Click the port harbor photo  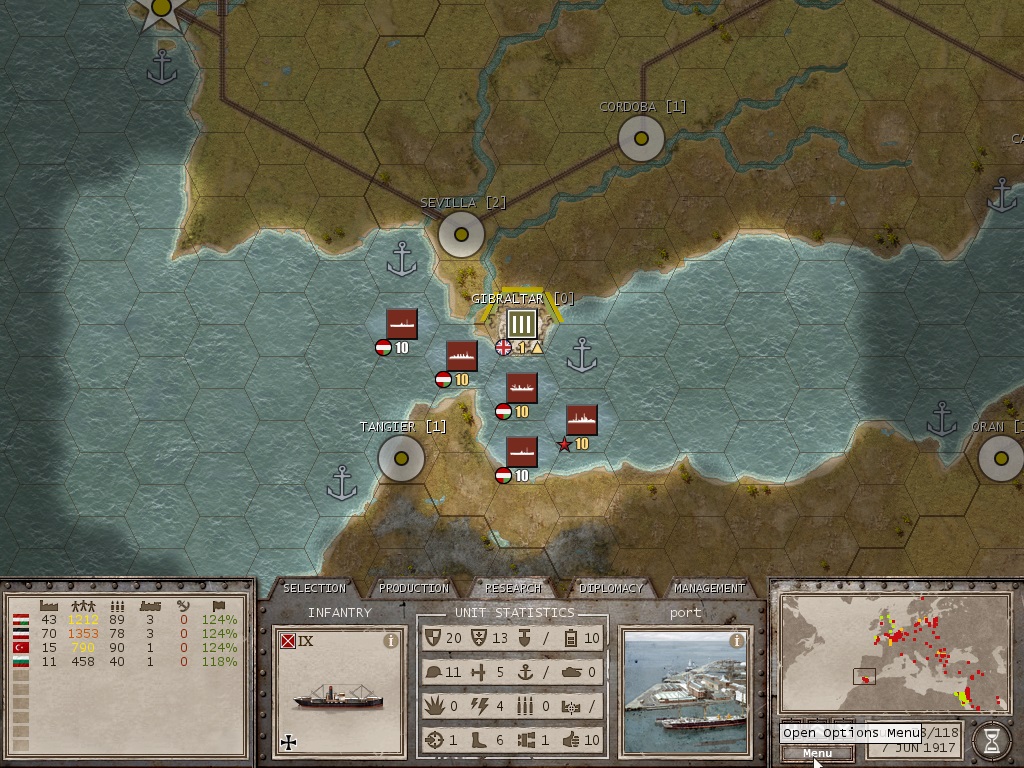pyautogui.click(x=684, y=700)
